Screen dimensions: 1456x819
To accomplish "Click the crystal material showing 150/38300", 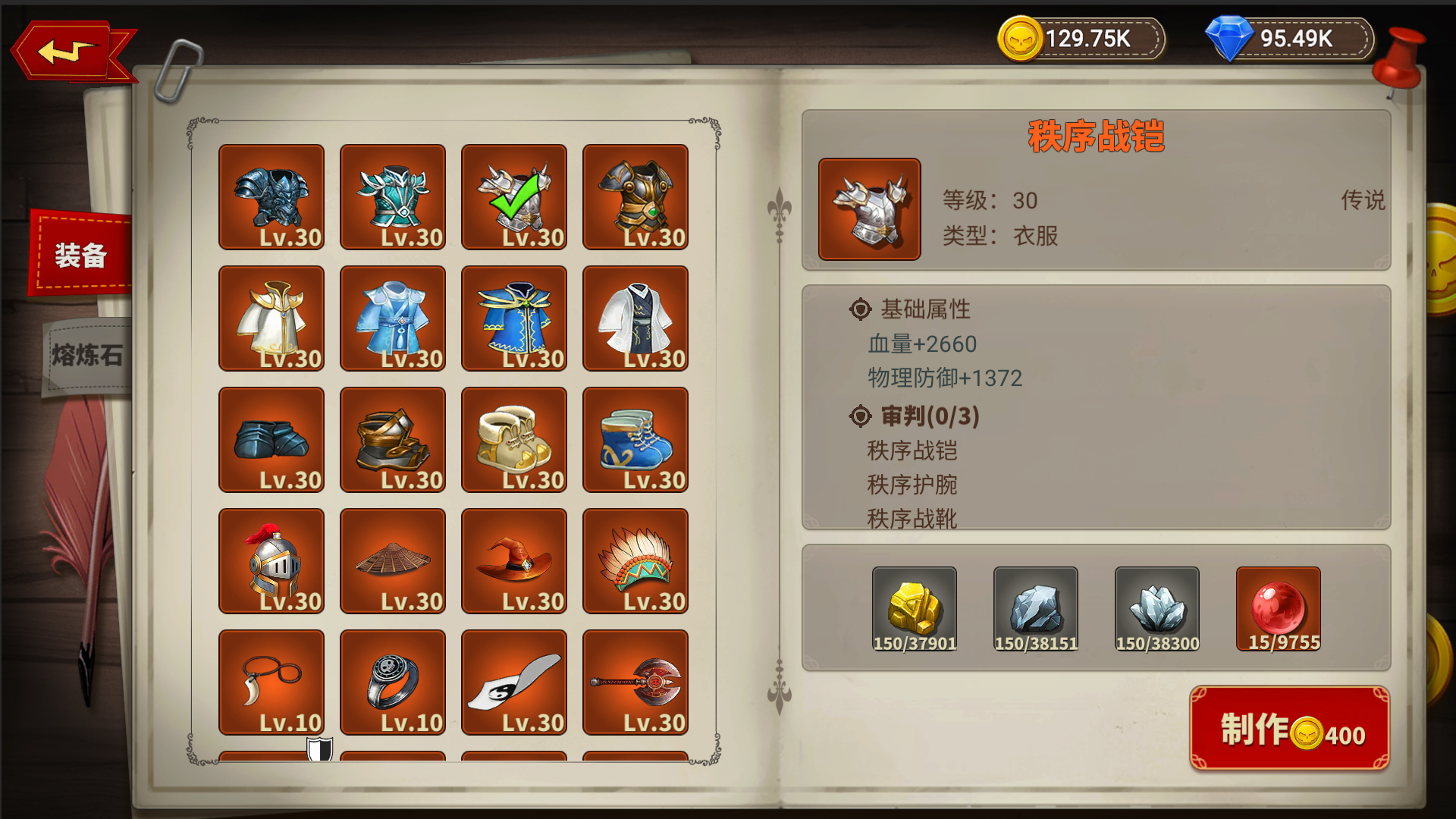I will (1156, 607).
